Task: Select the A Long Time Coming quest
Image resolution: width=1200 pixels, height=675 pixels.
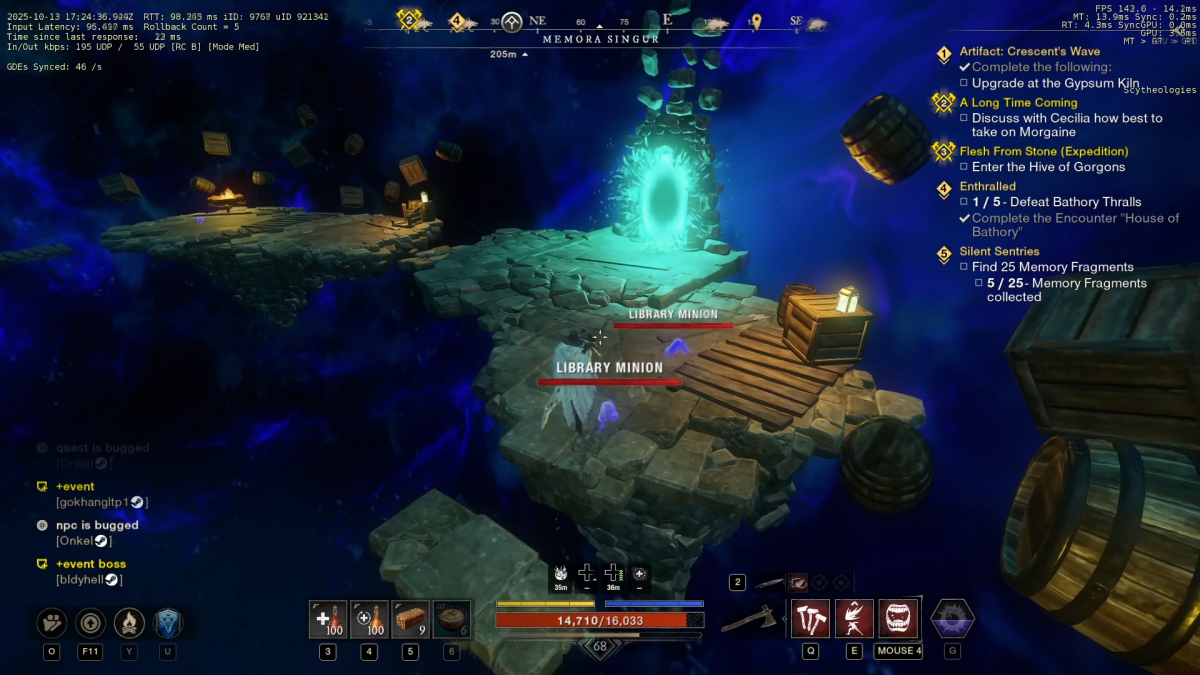Action: coord(1018,102)
